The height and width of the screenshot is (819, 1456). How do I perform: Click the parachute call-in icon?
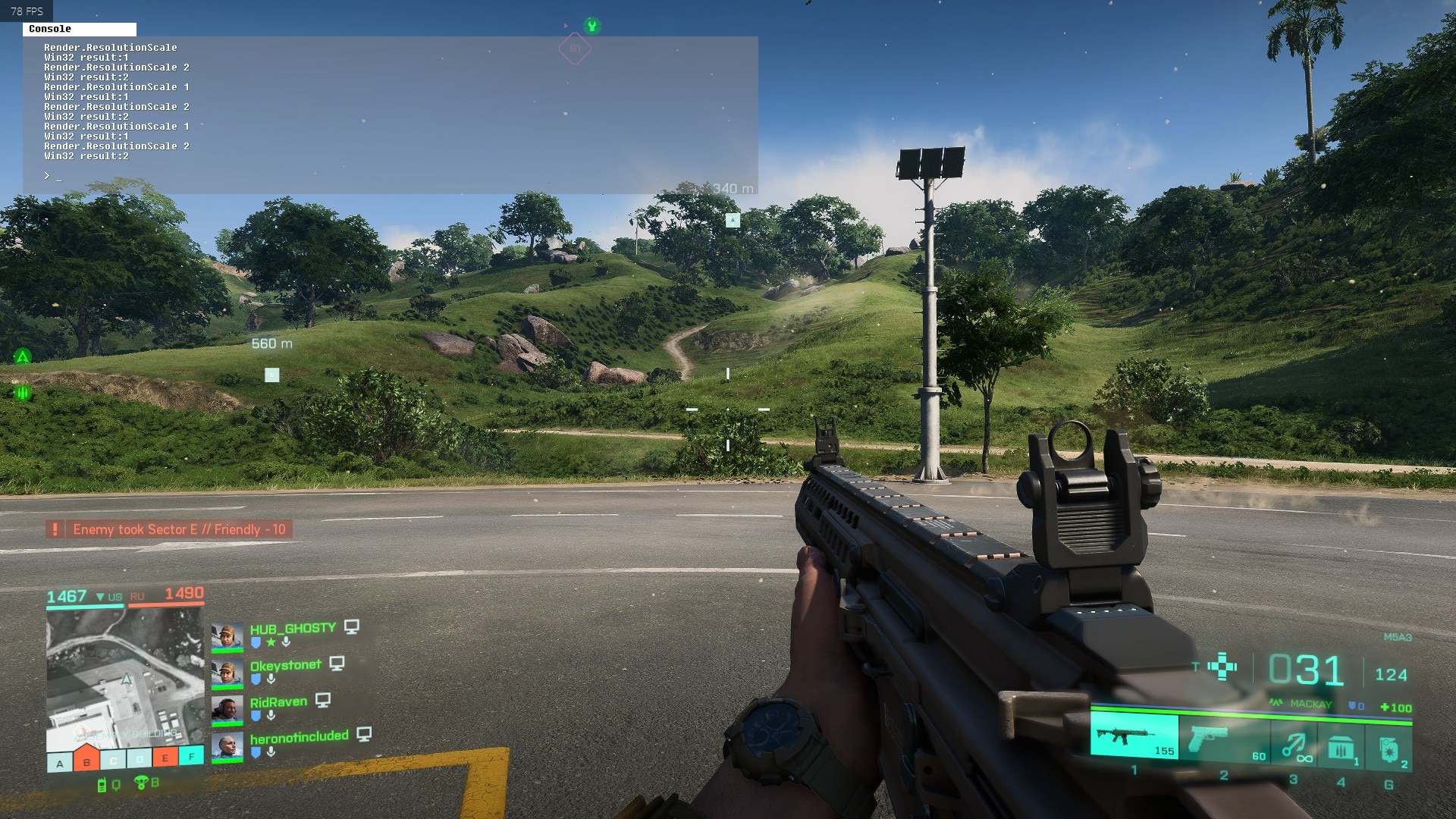(x=141, y=782)
